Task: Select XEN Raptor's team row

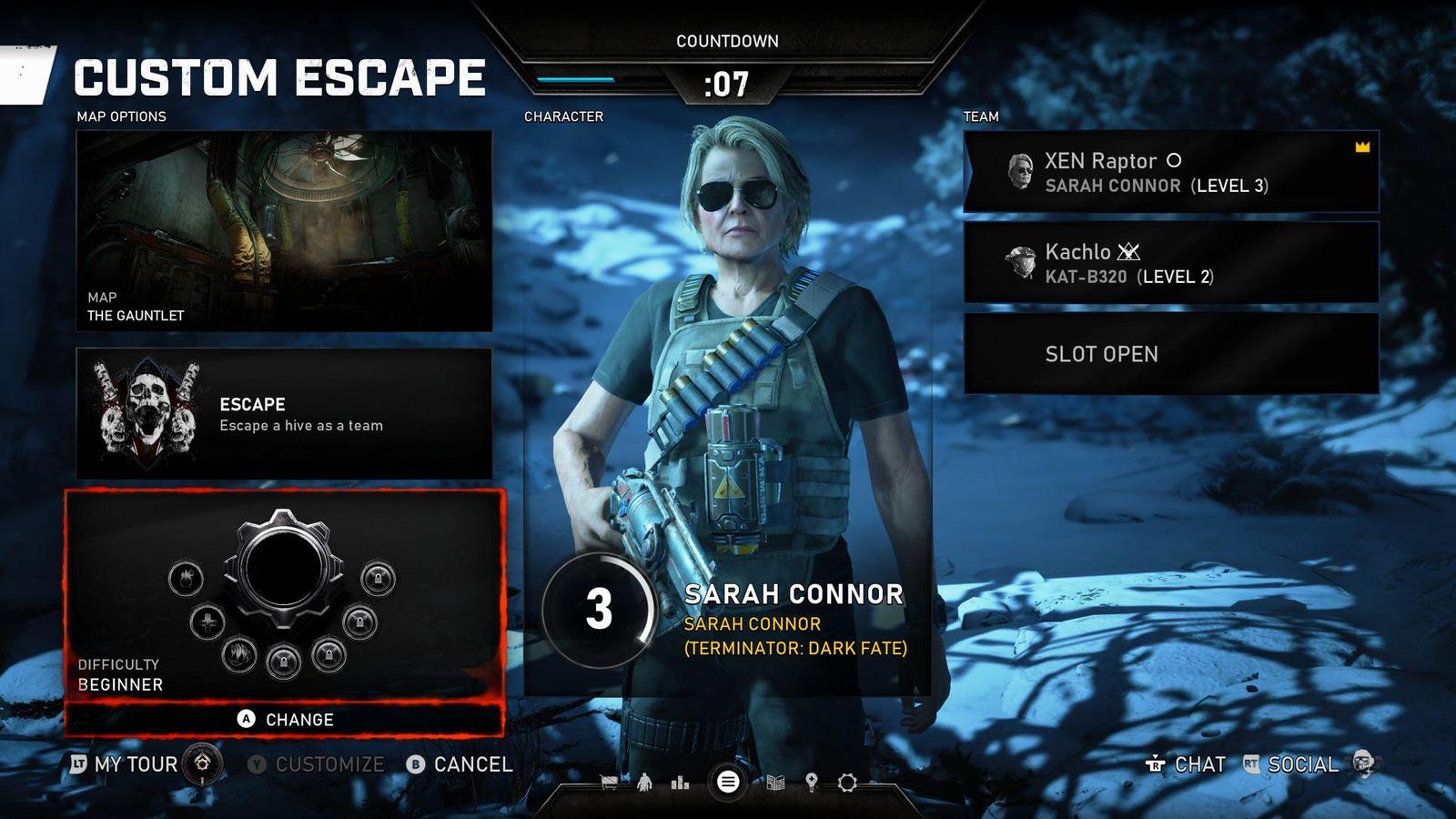Action: (1171, 172)
